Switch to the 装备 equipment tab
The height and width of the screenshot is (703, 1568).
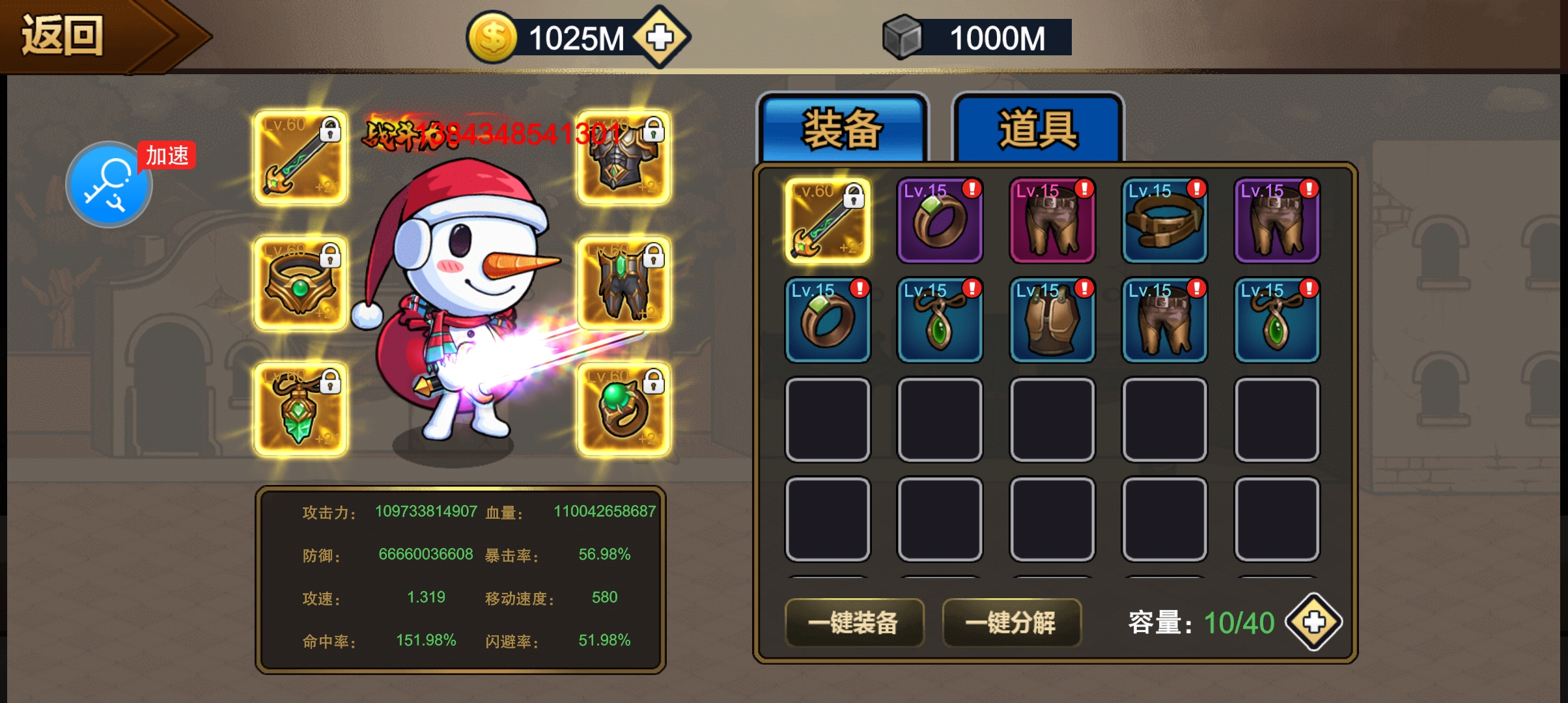[x=843, y=129]
